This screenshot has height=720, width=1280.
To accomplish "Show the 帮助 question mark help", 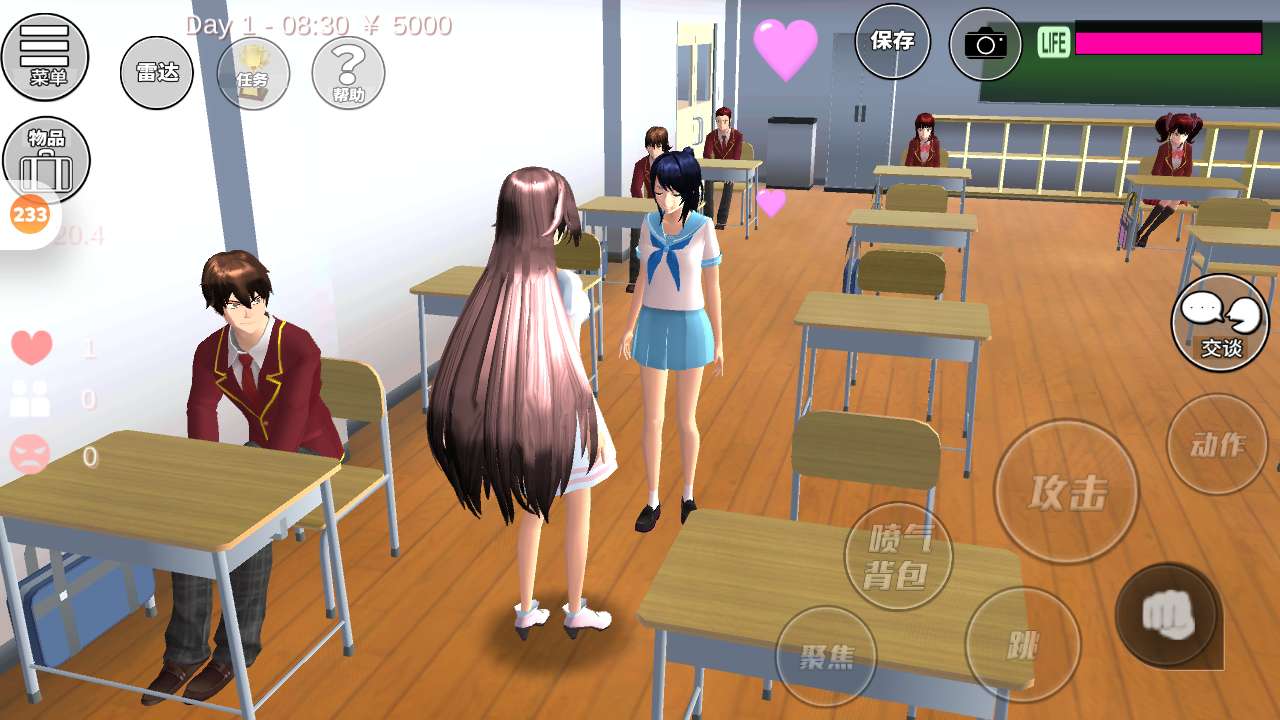I will pyautogui.click(x=348, y=73).
